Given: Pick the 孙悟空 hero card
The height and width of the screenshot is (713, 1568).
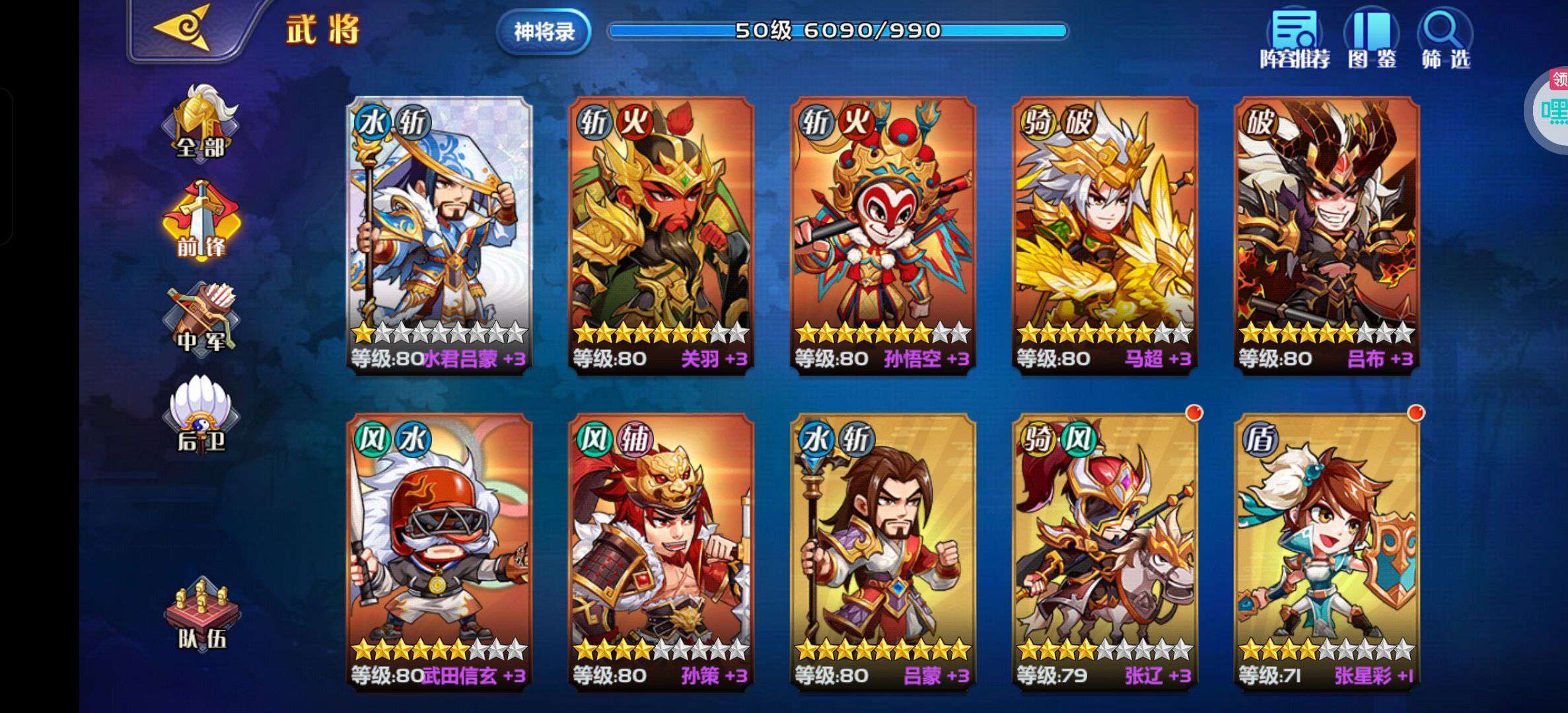Looking at the screenshot, I should 883,234.
